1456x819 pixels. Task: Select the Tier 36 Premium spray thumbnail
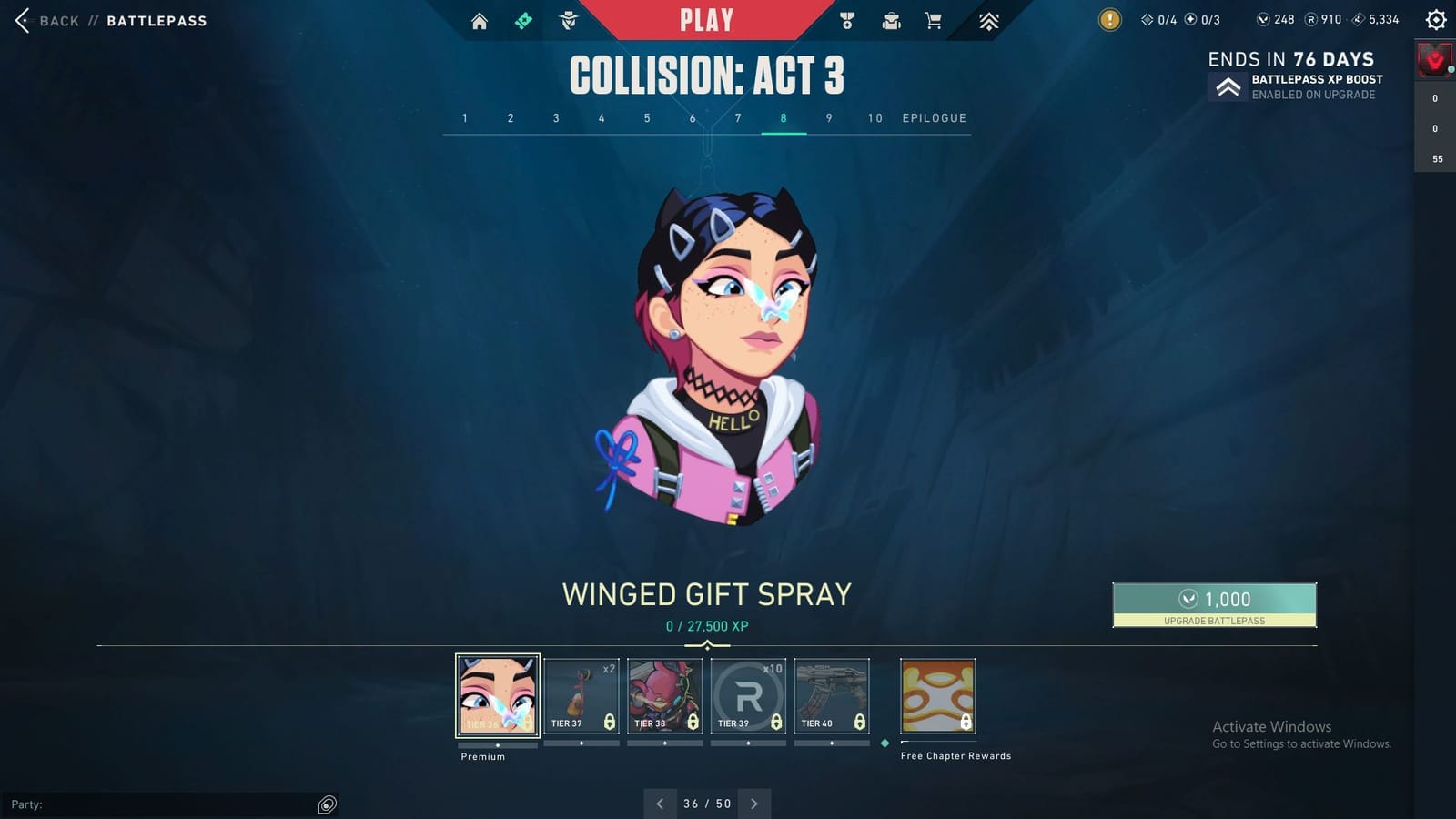pyautogui.click(x=497, y=696)
